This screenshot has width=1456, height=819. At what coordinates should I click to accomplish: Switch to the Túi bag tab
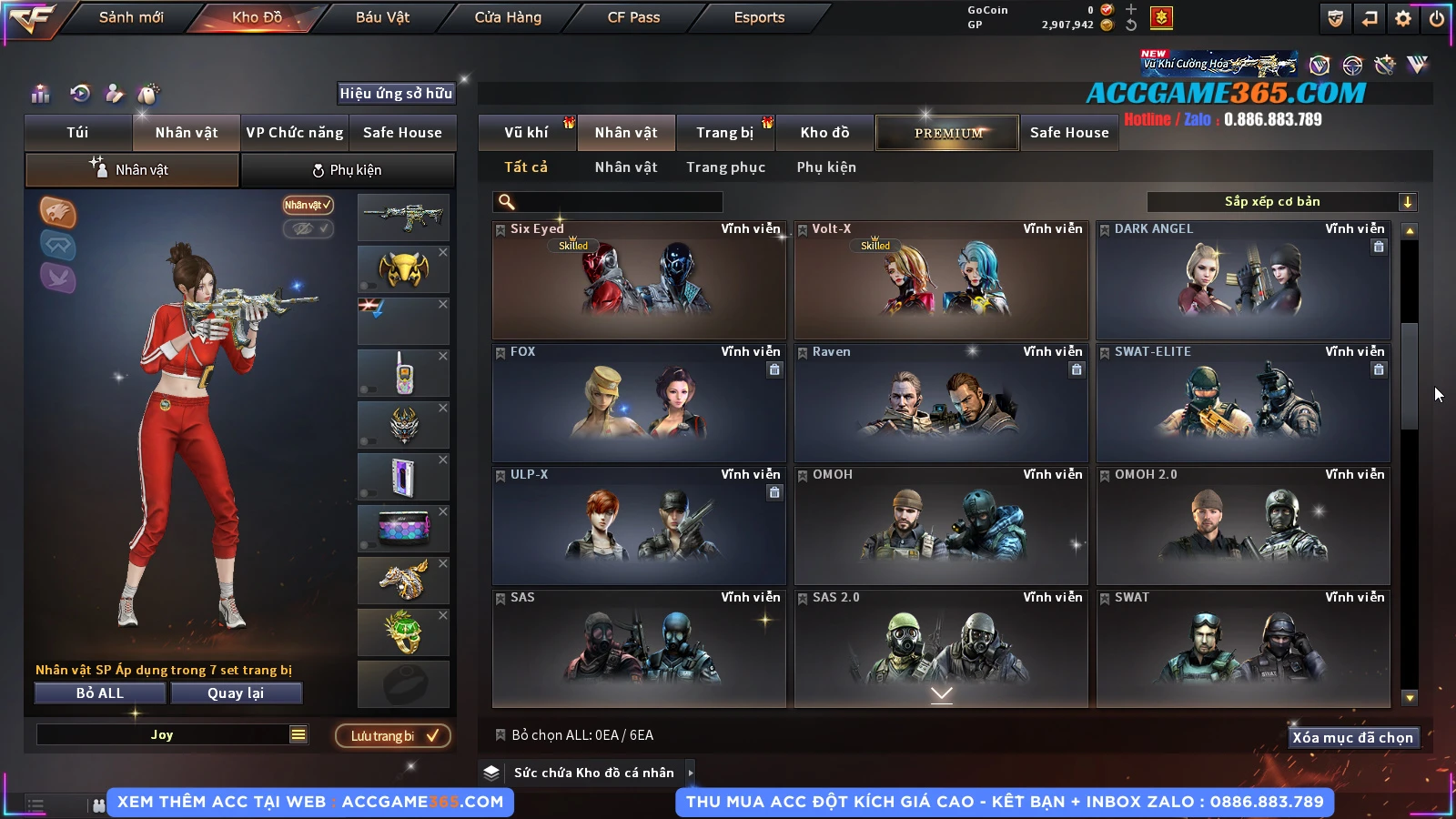[x=78, y=133]
